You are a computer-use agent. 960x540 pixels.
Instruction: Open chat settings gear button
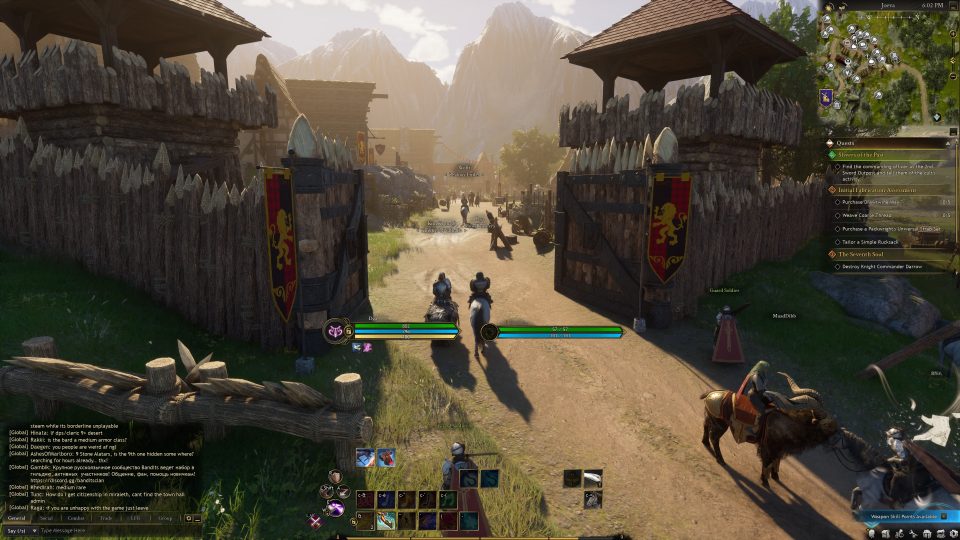coord(188,518)
